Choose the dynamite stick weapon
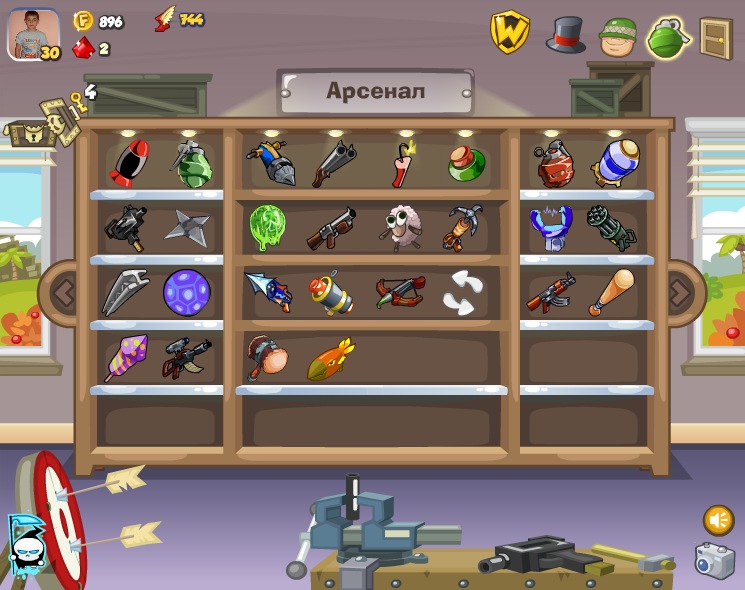This screenshot has width=745, height=590. pos(402,163)
